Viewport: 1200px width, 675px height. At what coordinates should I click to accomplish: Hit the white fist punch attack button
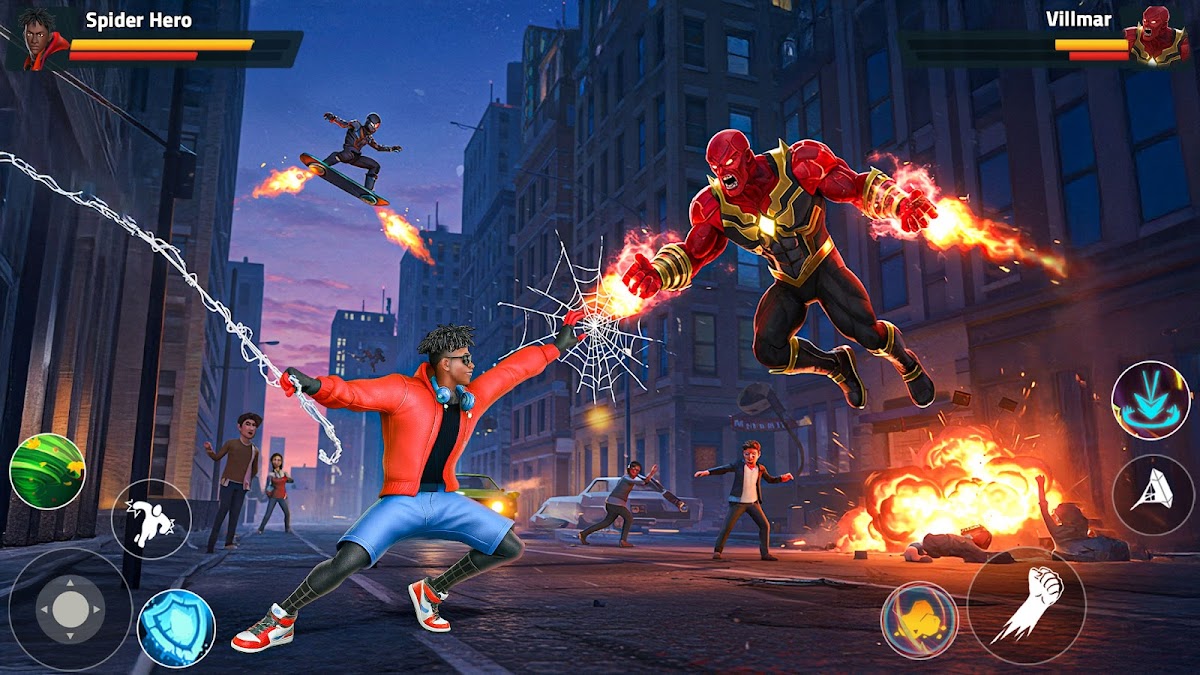click(1026, 606)
